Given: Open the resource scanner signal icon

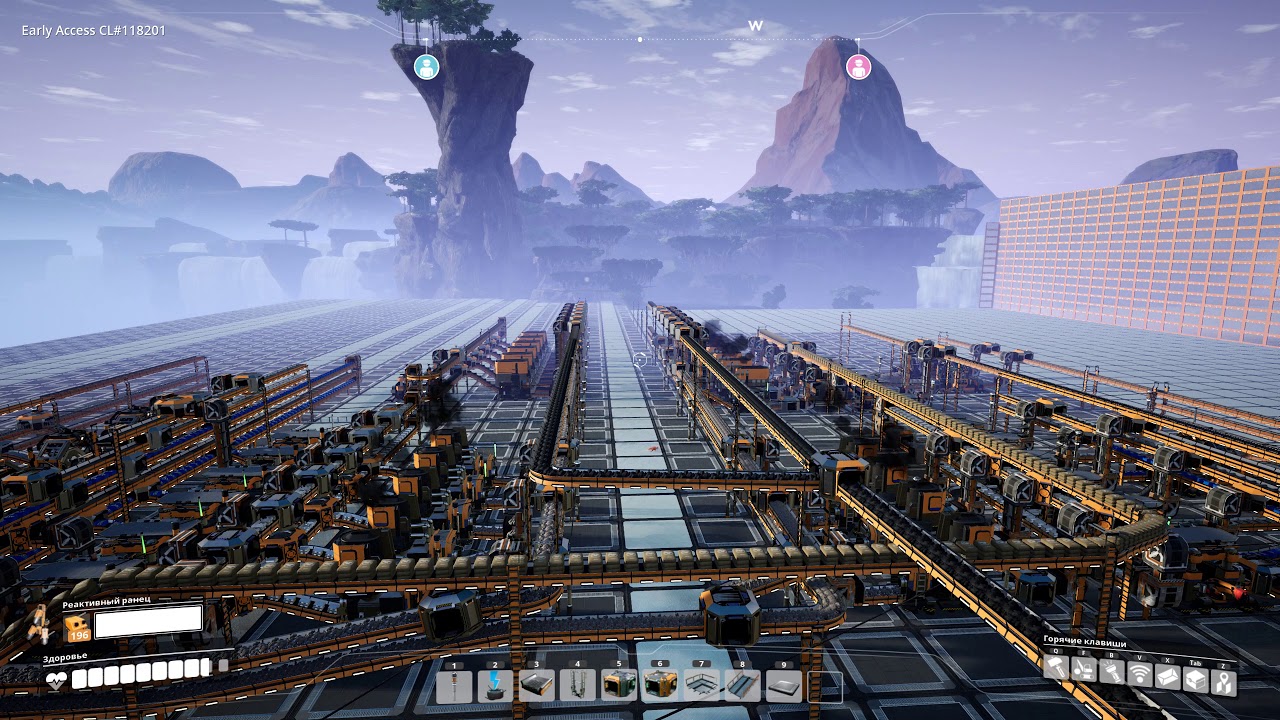Looking at the screenshot, I should click(1139, 675).
